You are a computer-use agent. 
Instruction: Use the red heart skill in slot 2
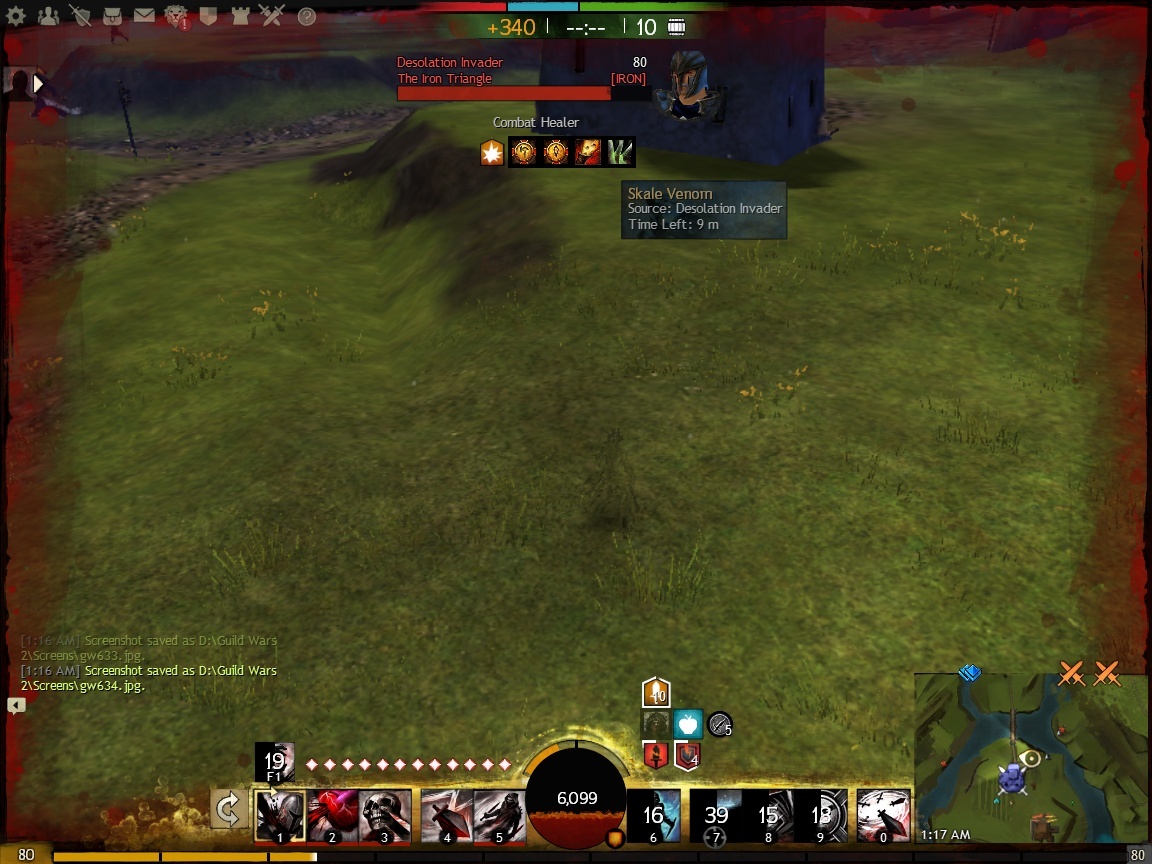click(333, 814)
